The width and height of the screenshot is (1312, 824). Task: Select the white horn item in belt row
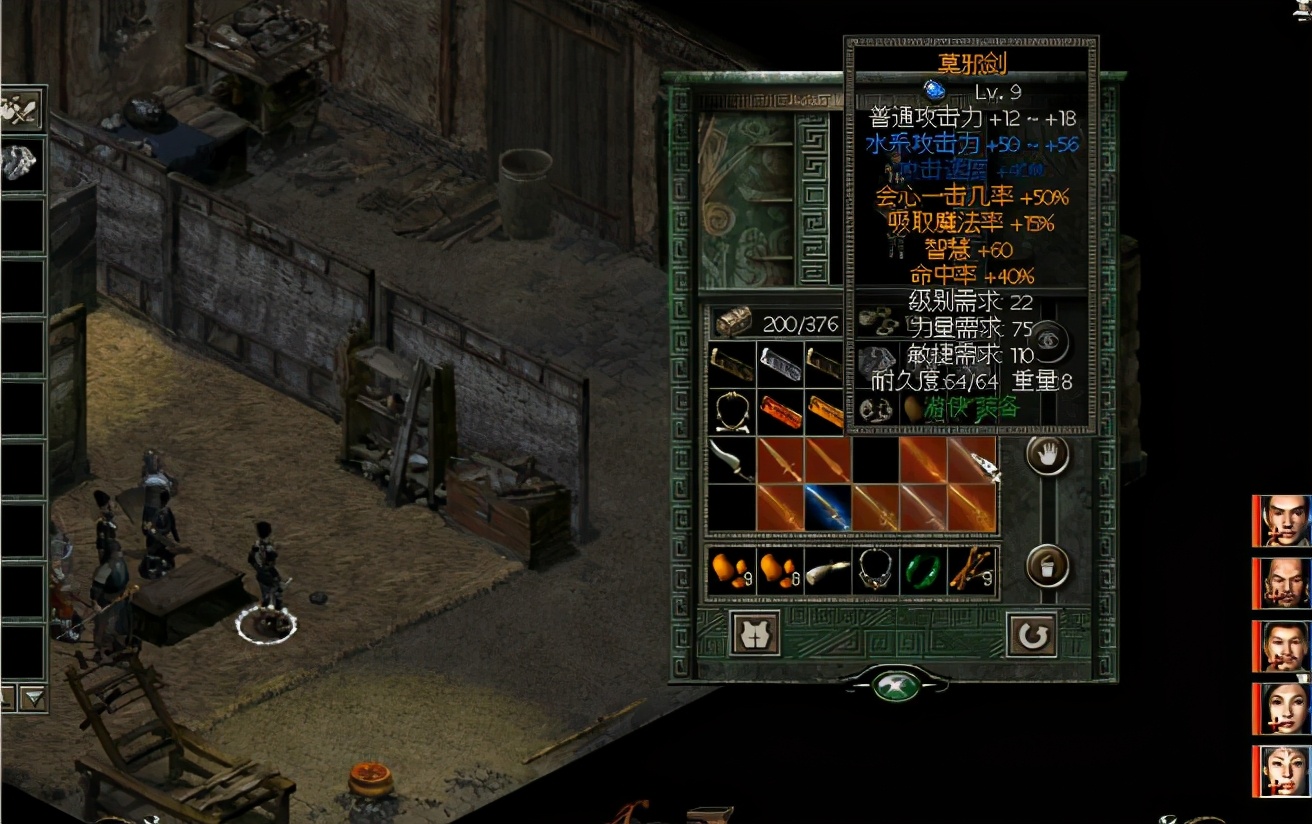click(828, 570)
